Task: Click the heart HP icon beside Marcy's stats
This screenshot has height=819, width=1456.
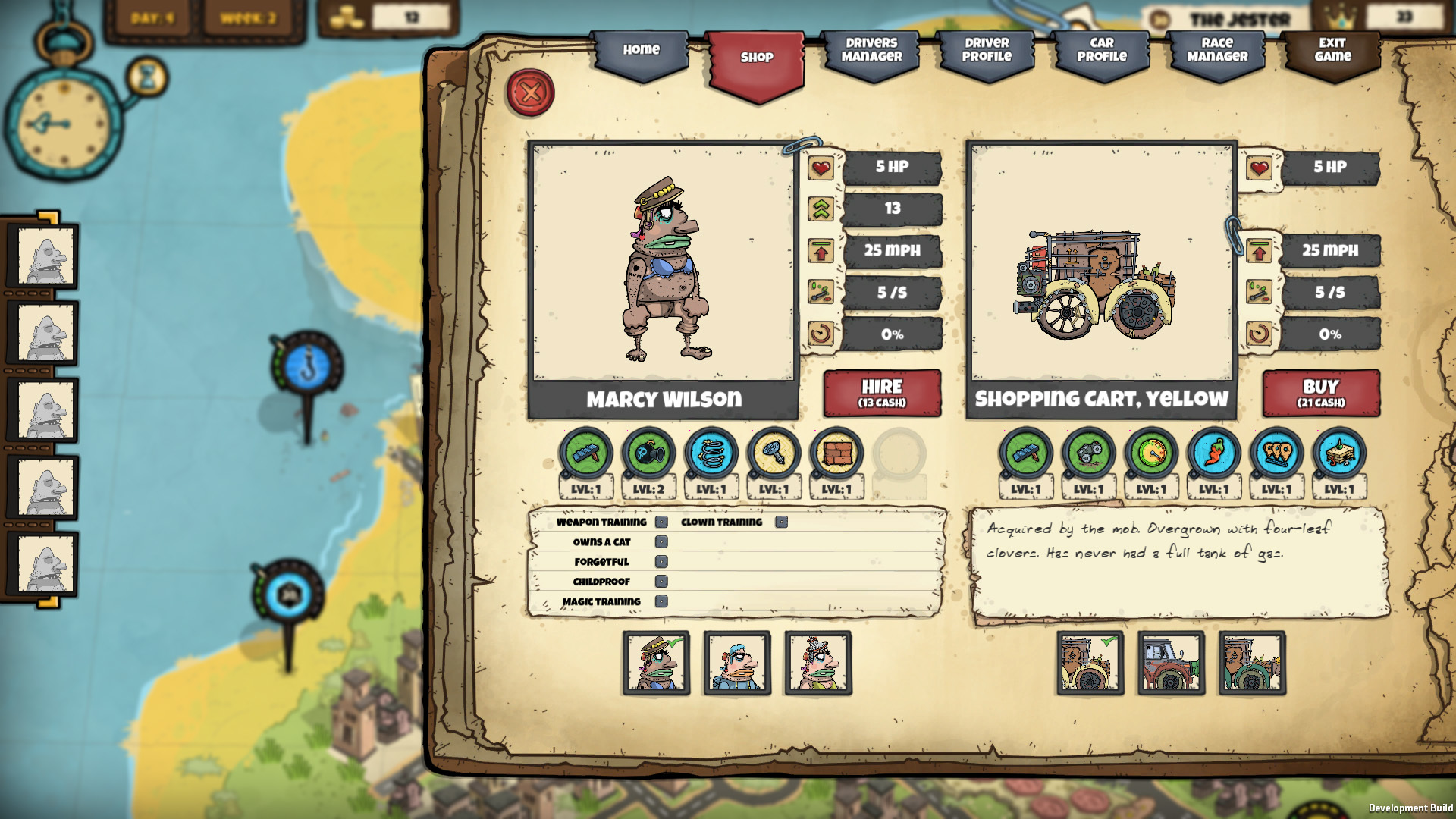Action: (822, 168)
